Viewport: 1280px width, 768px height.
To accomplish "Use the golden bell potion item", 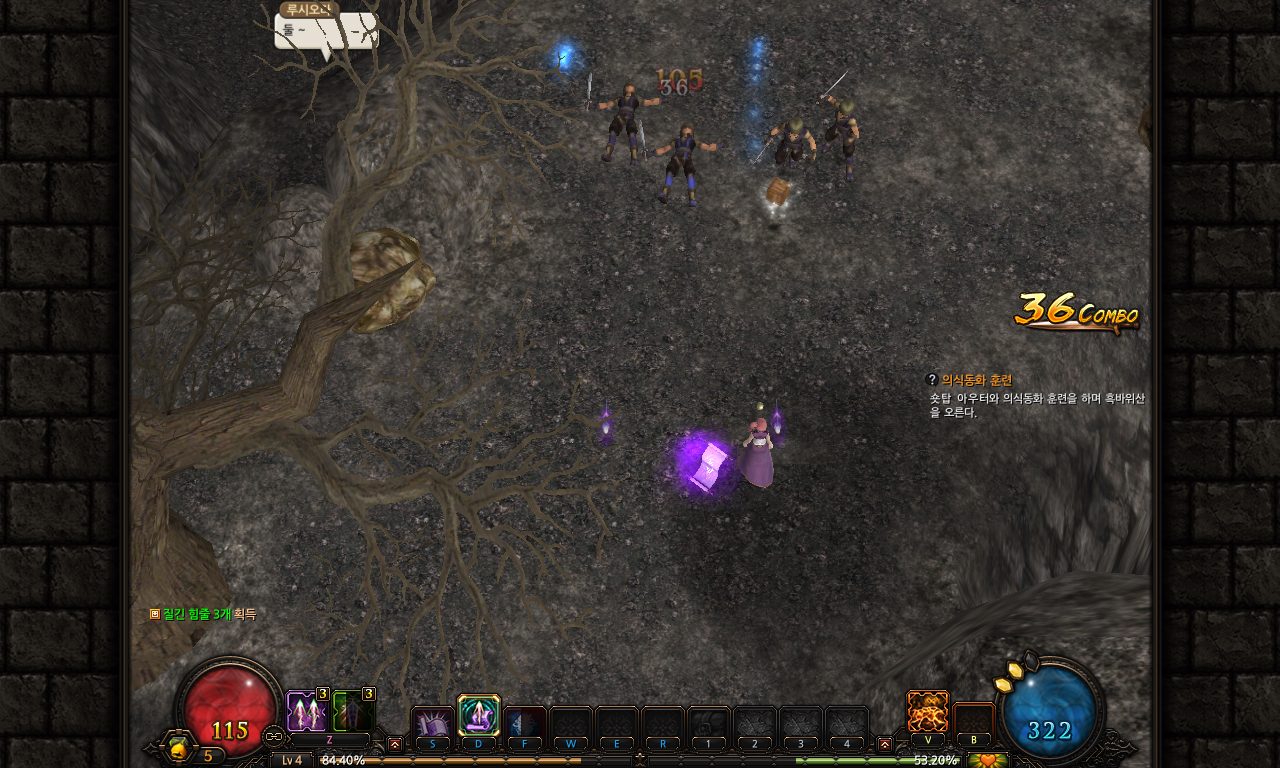I will click(180, 747).
